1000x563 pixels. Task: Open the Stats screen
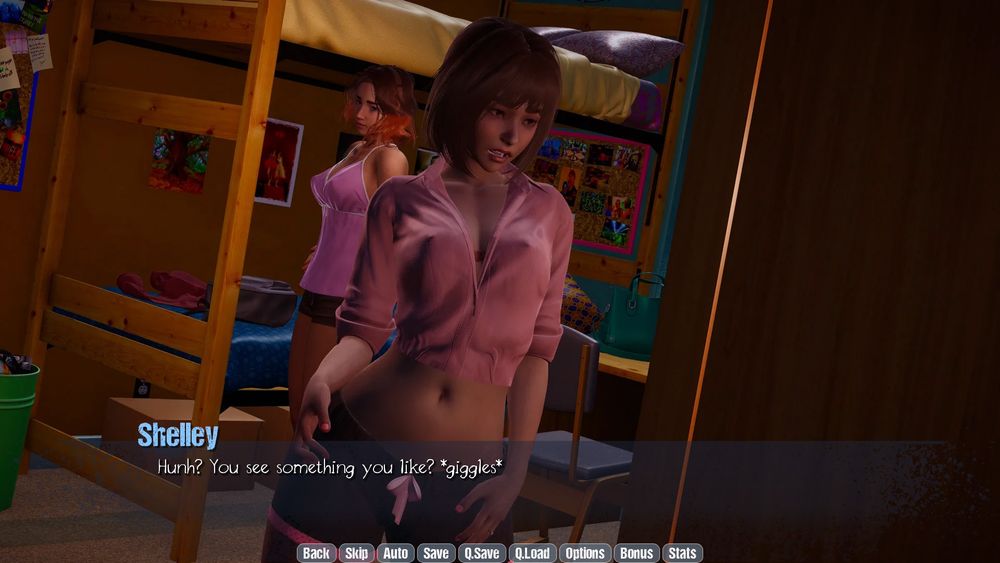[x=682, y=553]
